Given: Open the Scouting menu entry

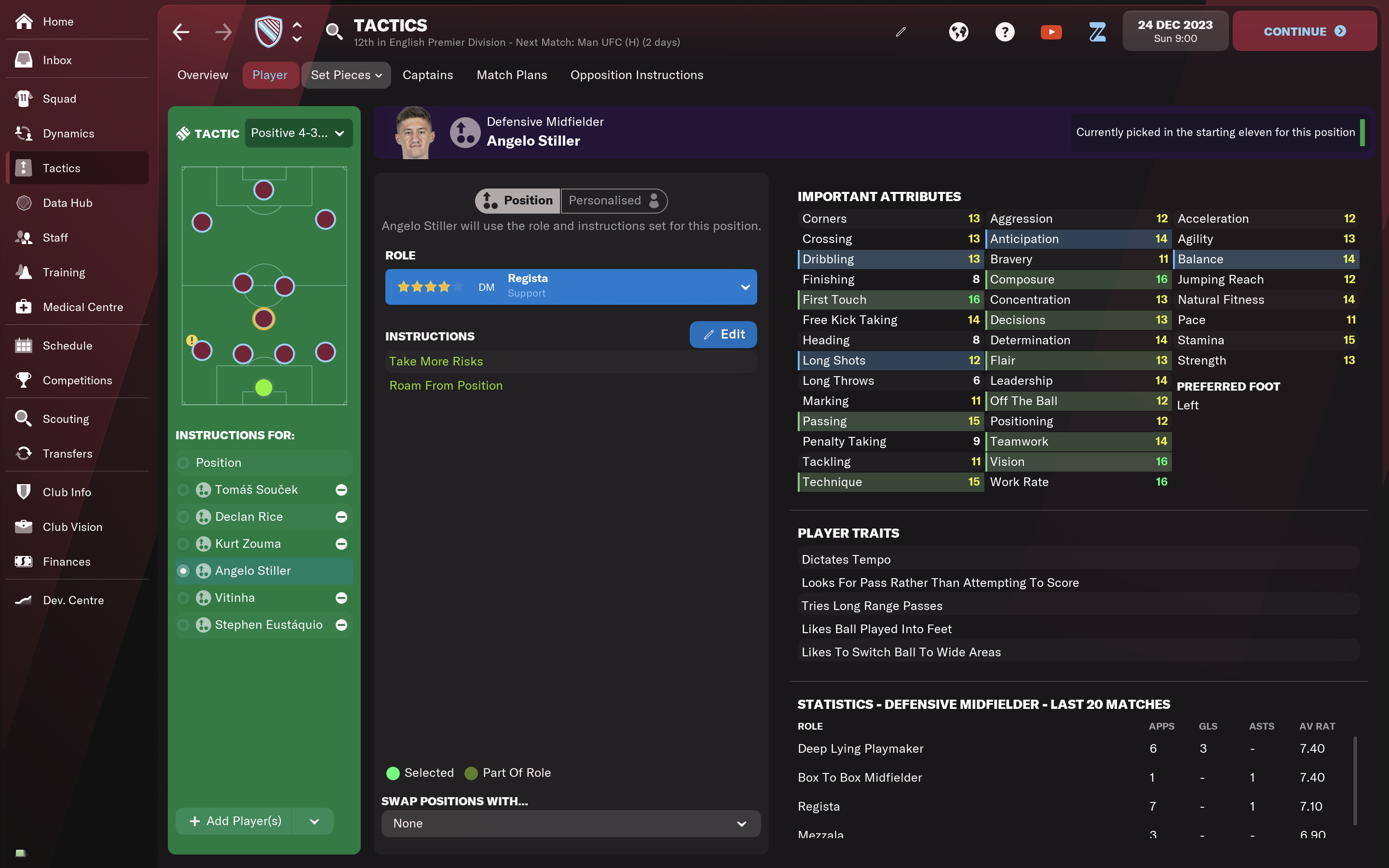Looking at the screenshot, I should click(66, 419).
